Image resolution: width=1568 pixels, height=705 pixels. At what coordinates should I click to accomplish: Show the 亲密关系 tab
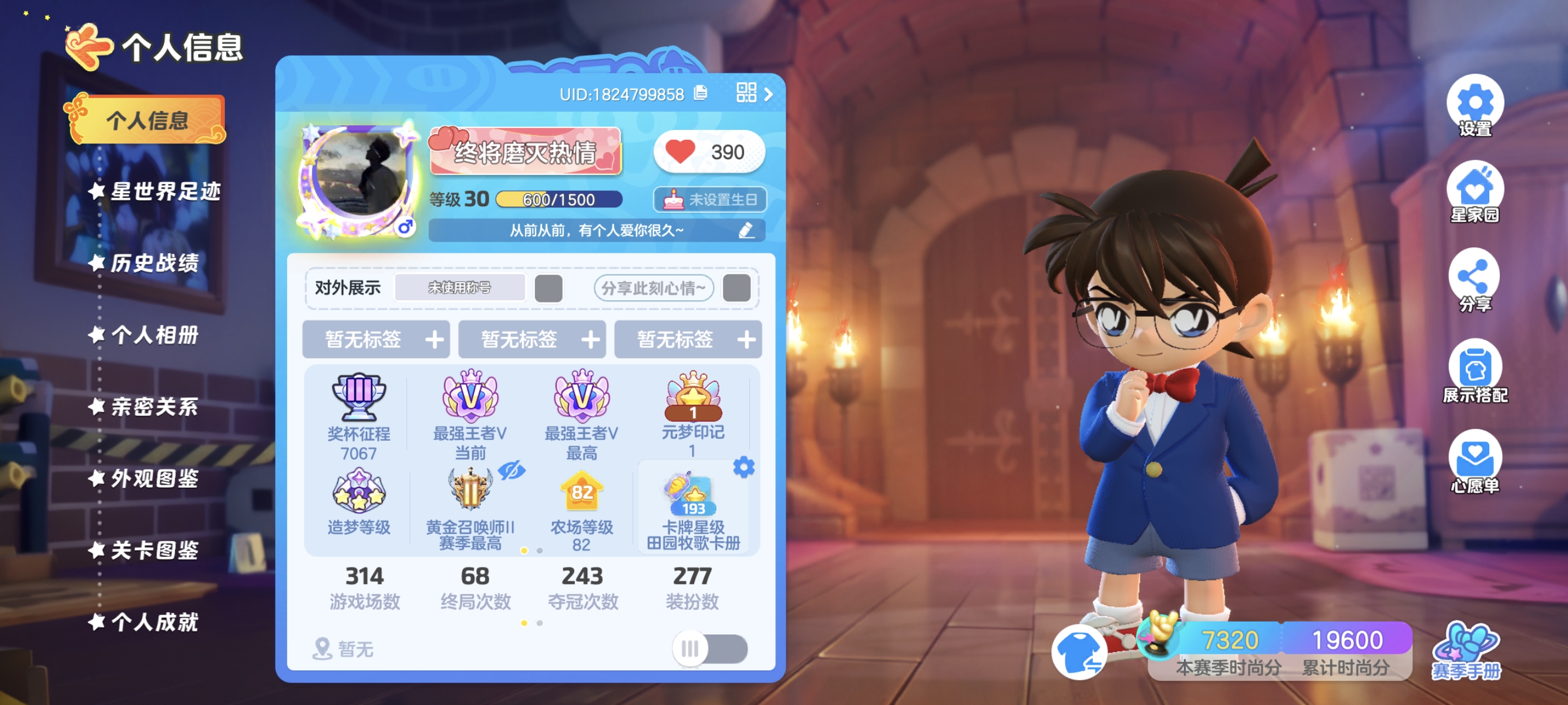coord(154,407)
